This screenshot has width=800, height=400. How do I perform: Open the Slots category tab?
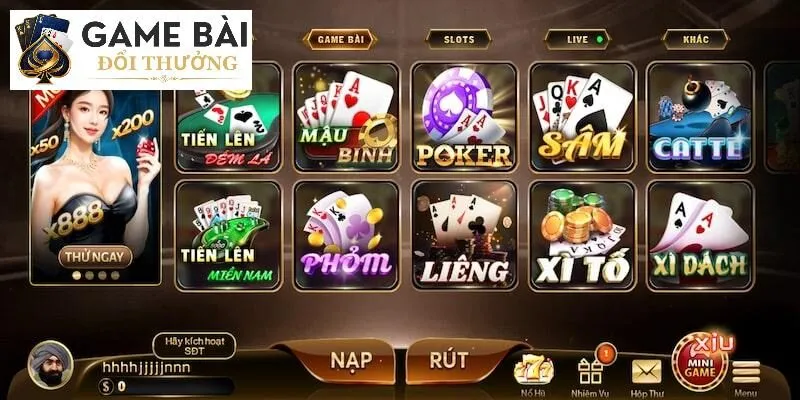click(452, 40)
